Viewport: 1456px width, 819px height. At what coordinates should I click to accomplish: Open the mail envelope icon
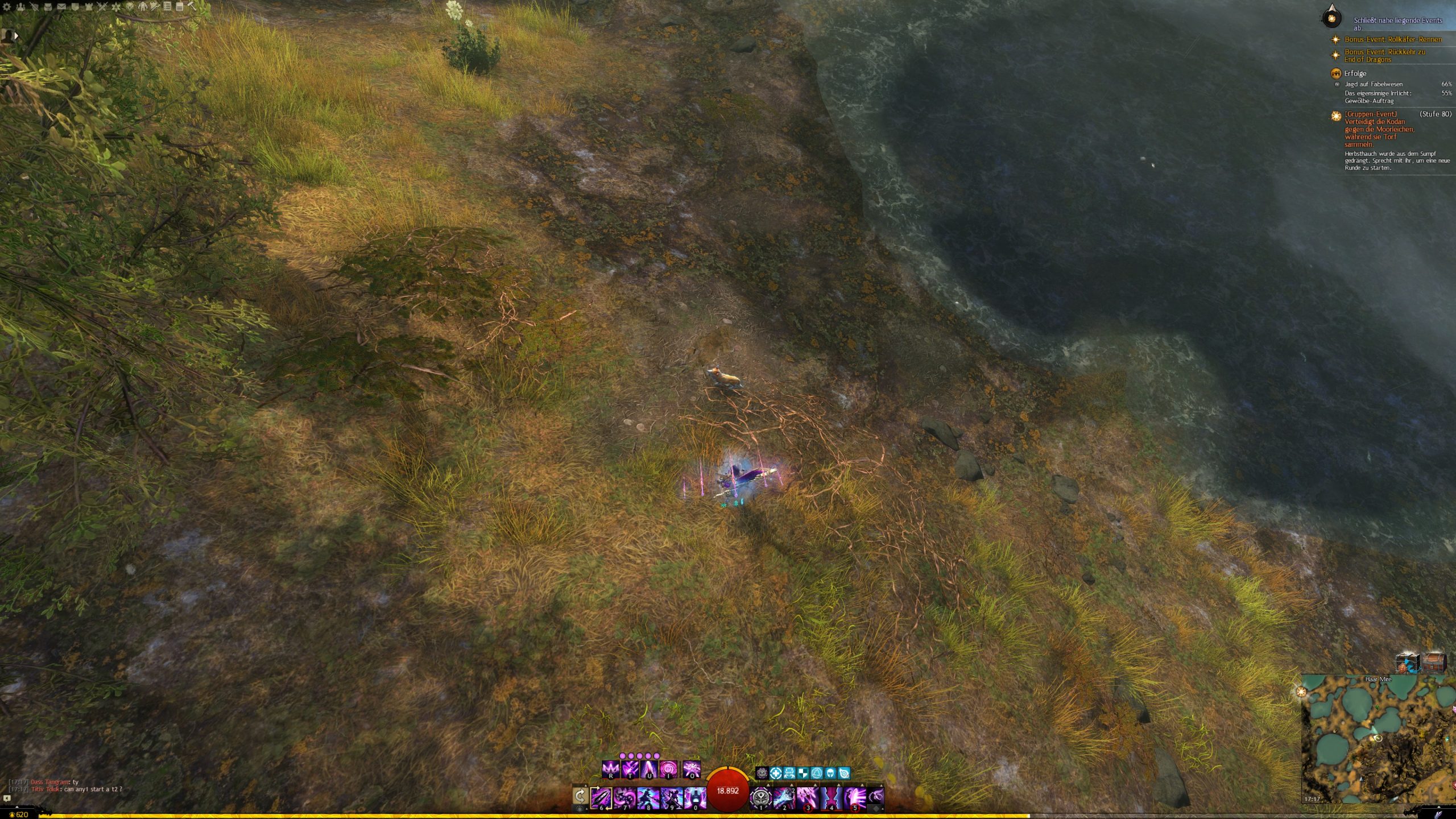61,7
